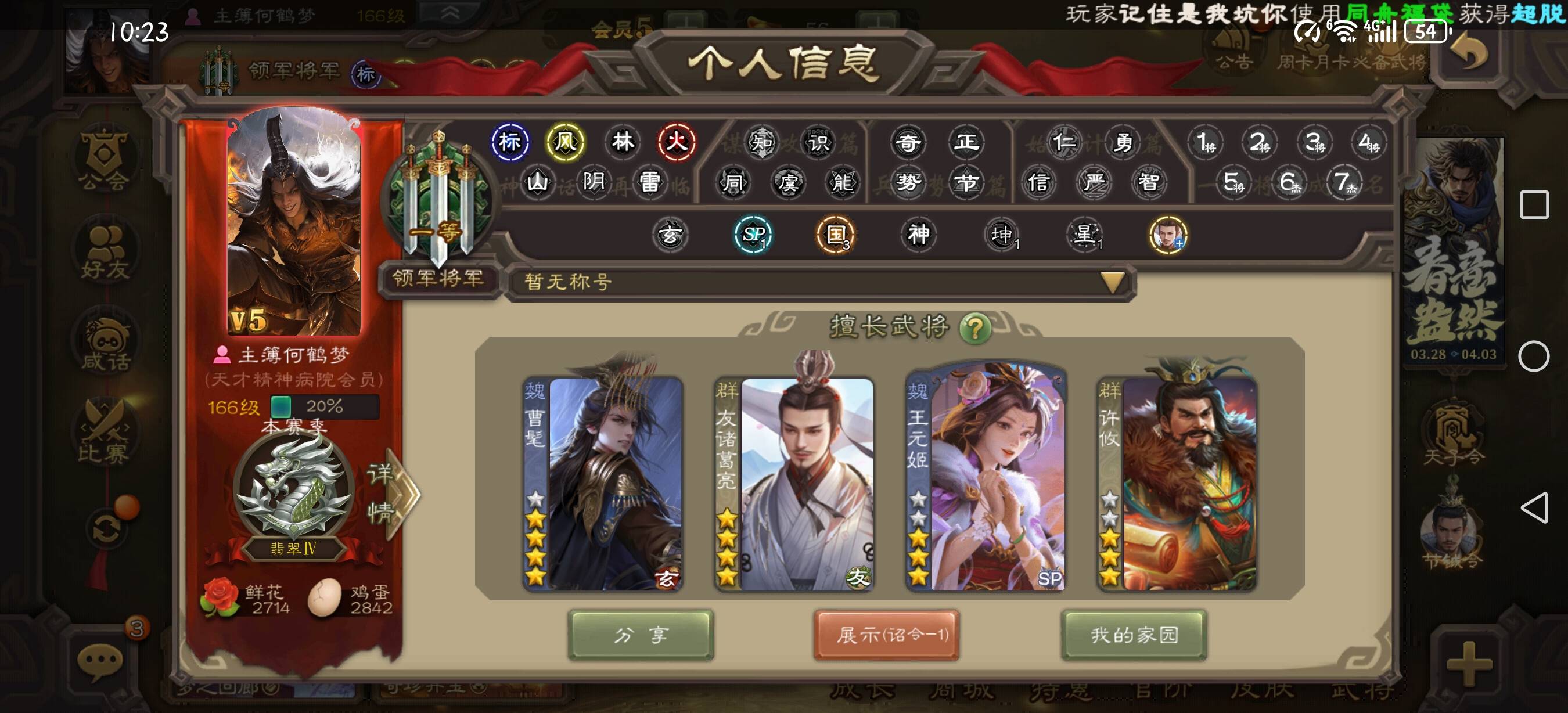Viewport: 1568px width, 713px height.
Task: Open the 详情 season details arrow
Action: (395, 494)
